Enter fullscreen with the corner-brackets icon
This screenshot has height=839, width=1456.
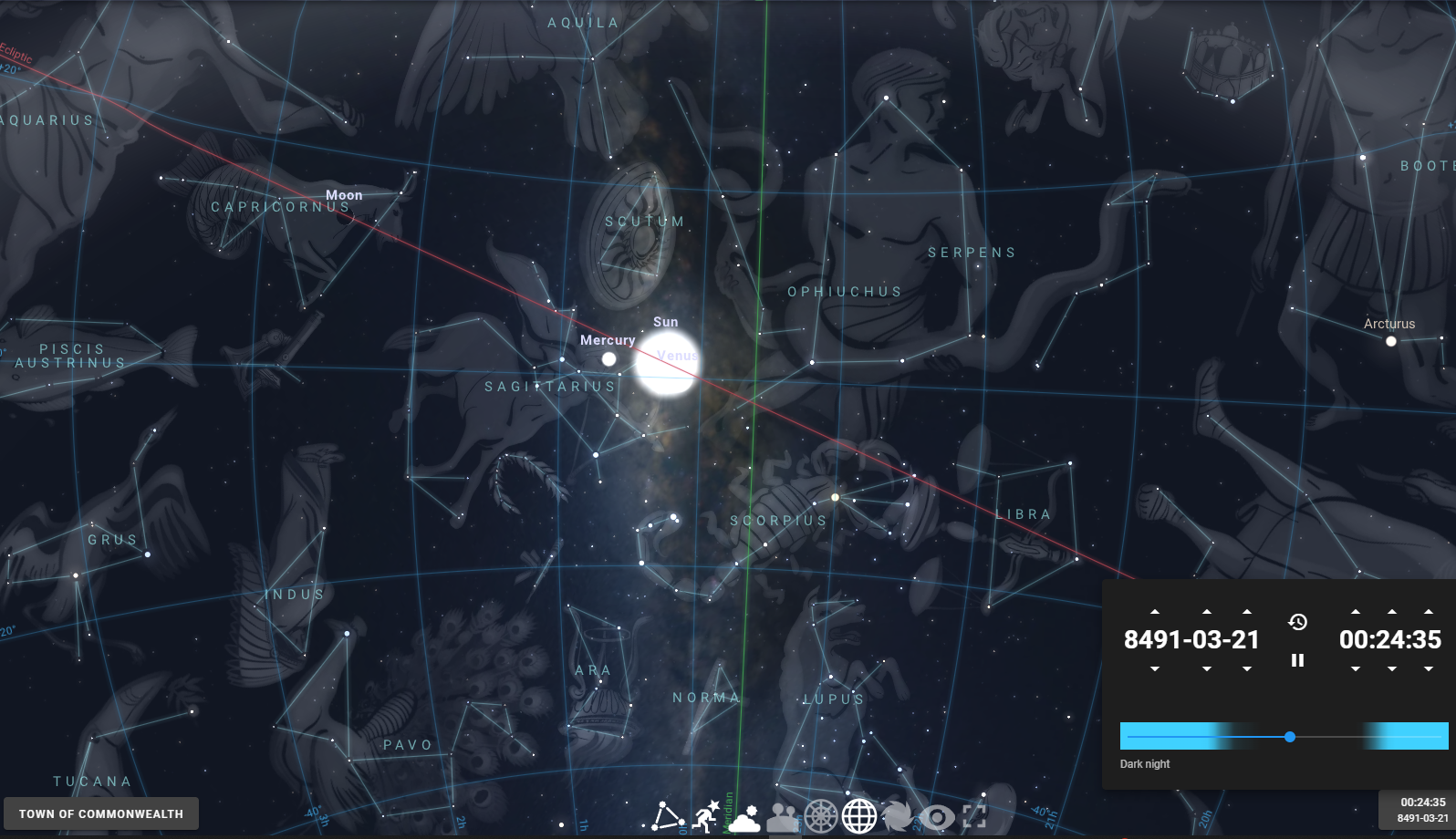[974, 816]
